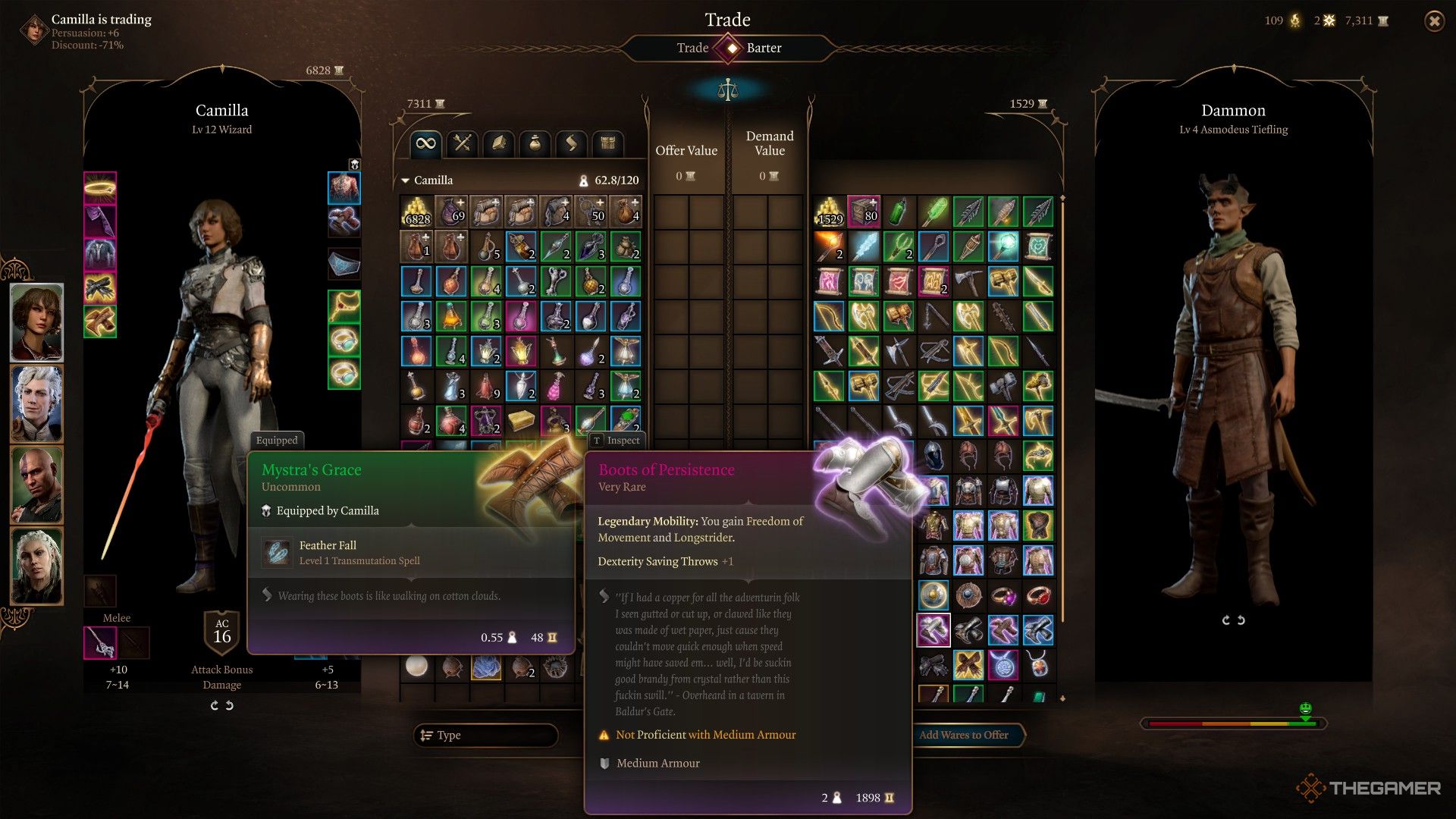The width and height of the screenshot is (1456, 819).
Task: Select the white-haired elf party portrait
Action: (36, 403)
